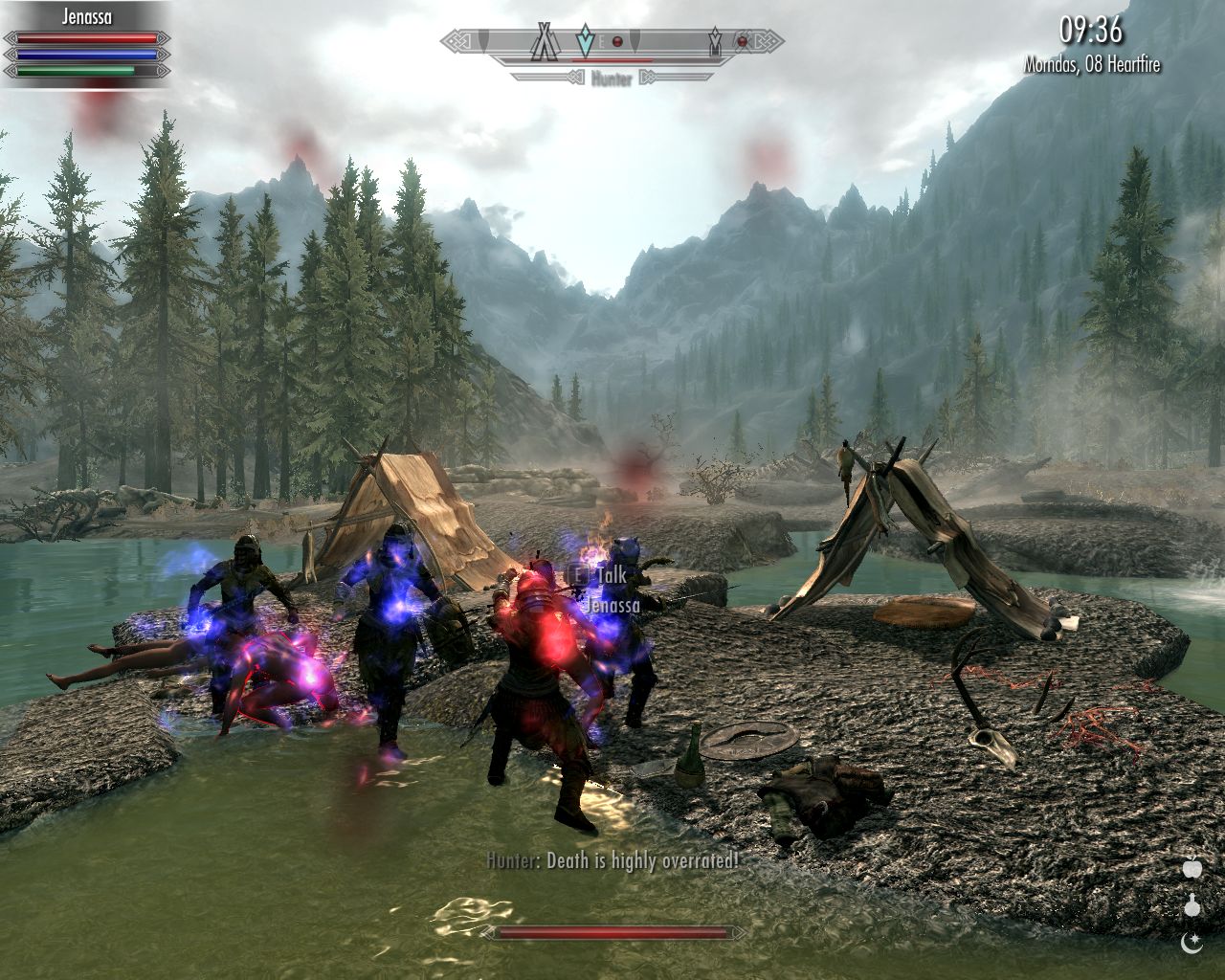Select the tent camp marker on the compass
1225x980 pixels.
coord(546,42)
